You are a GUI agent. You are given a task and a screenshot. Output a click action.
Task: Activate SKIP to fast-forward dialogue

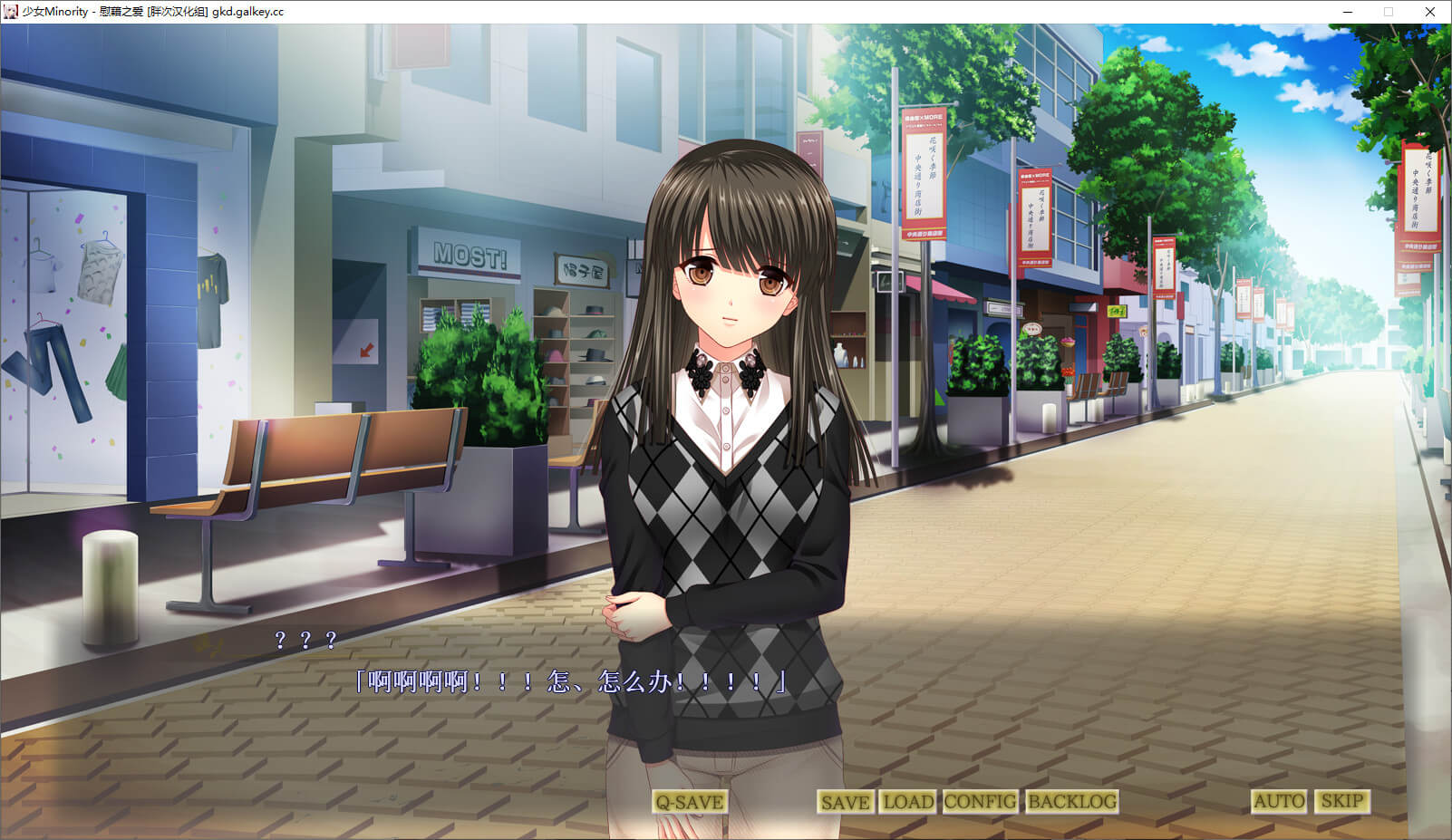[x=1341, y=801]
